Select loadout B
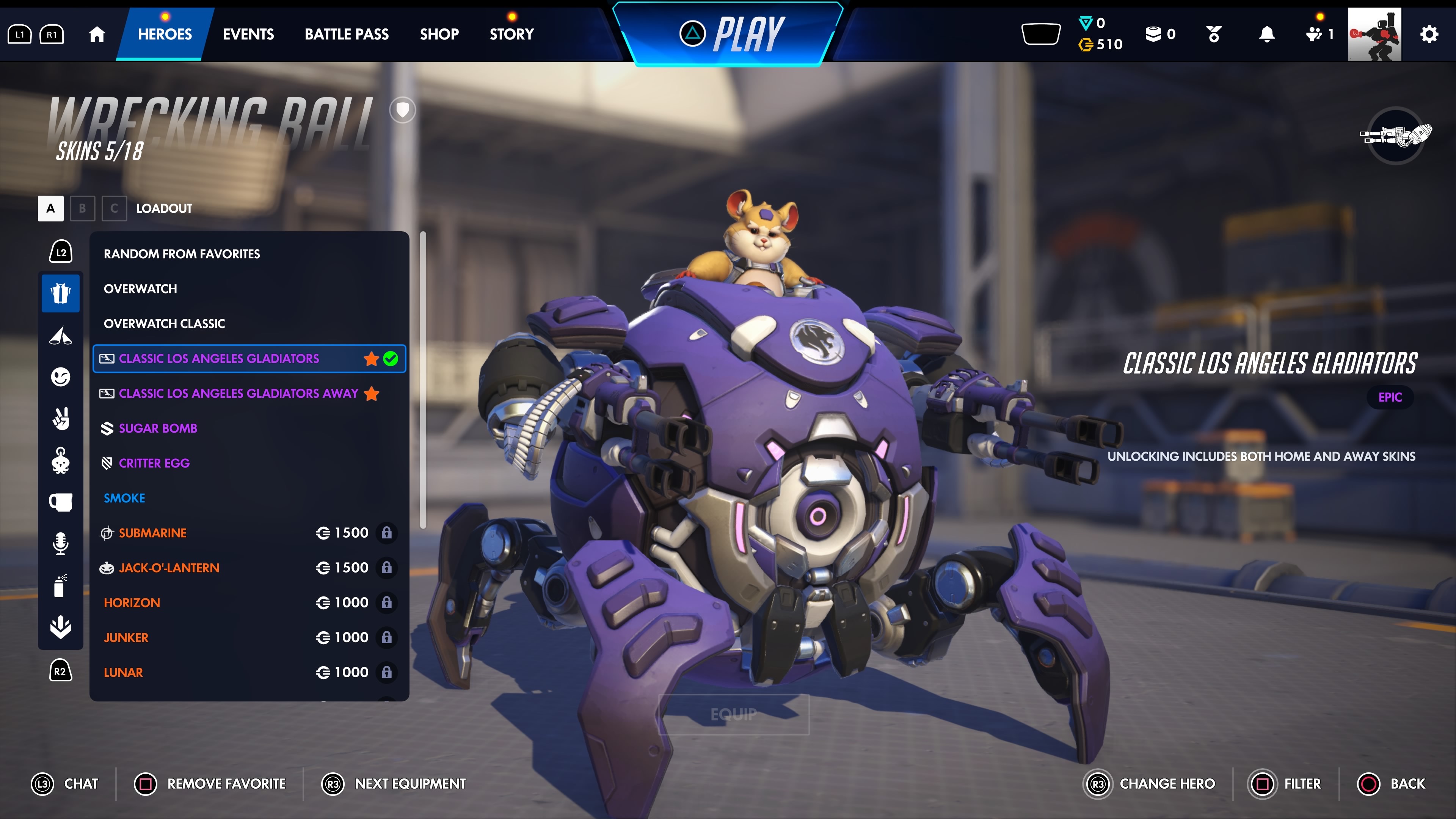This screenshot has width=1456, height=819. click(x=83, y=208)
